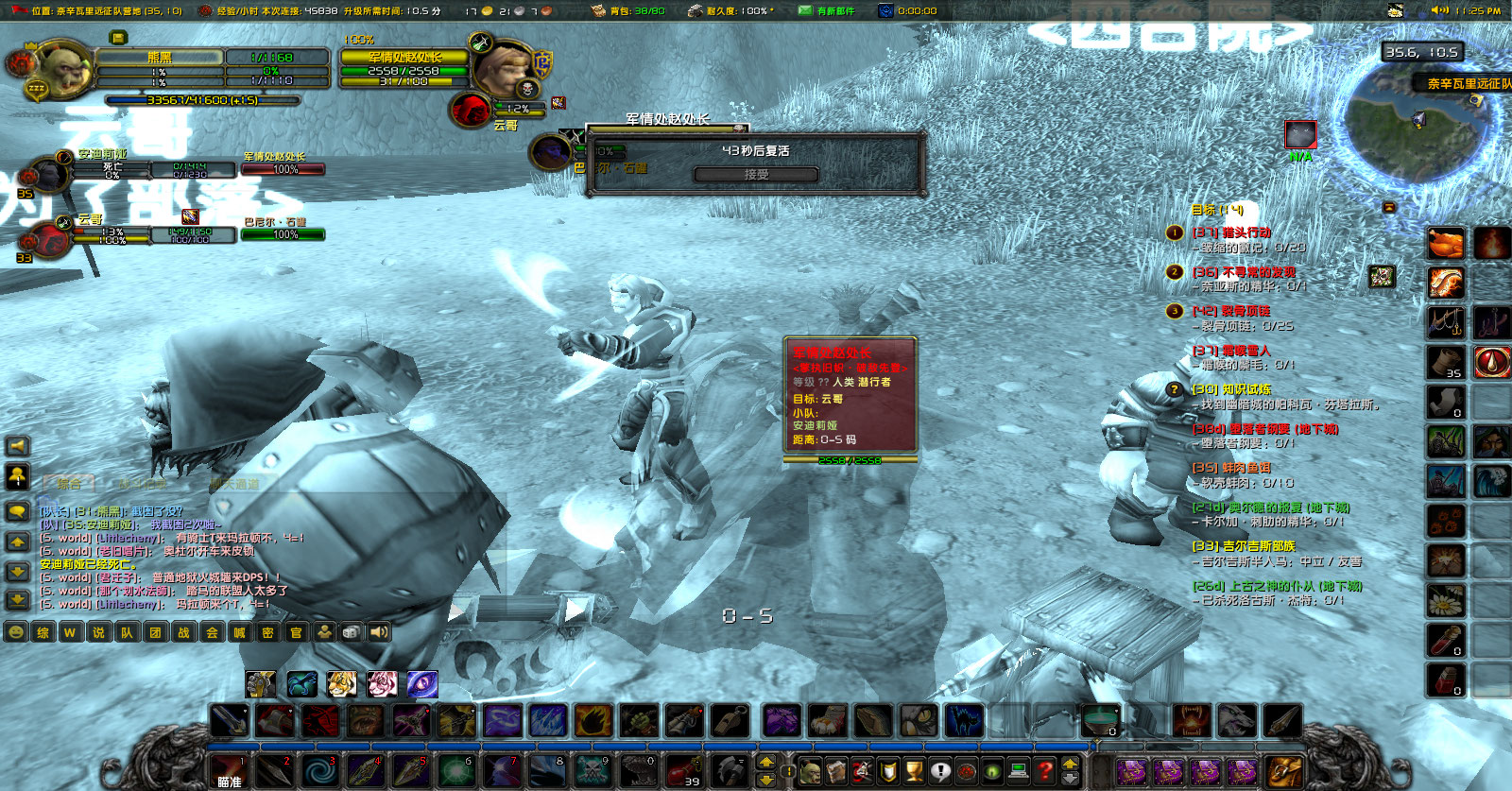
Task: Open the quest log exclamation-mark icon
Action: [937, 770]
